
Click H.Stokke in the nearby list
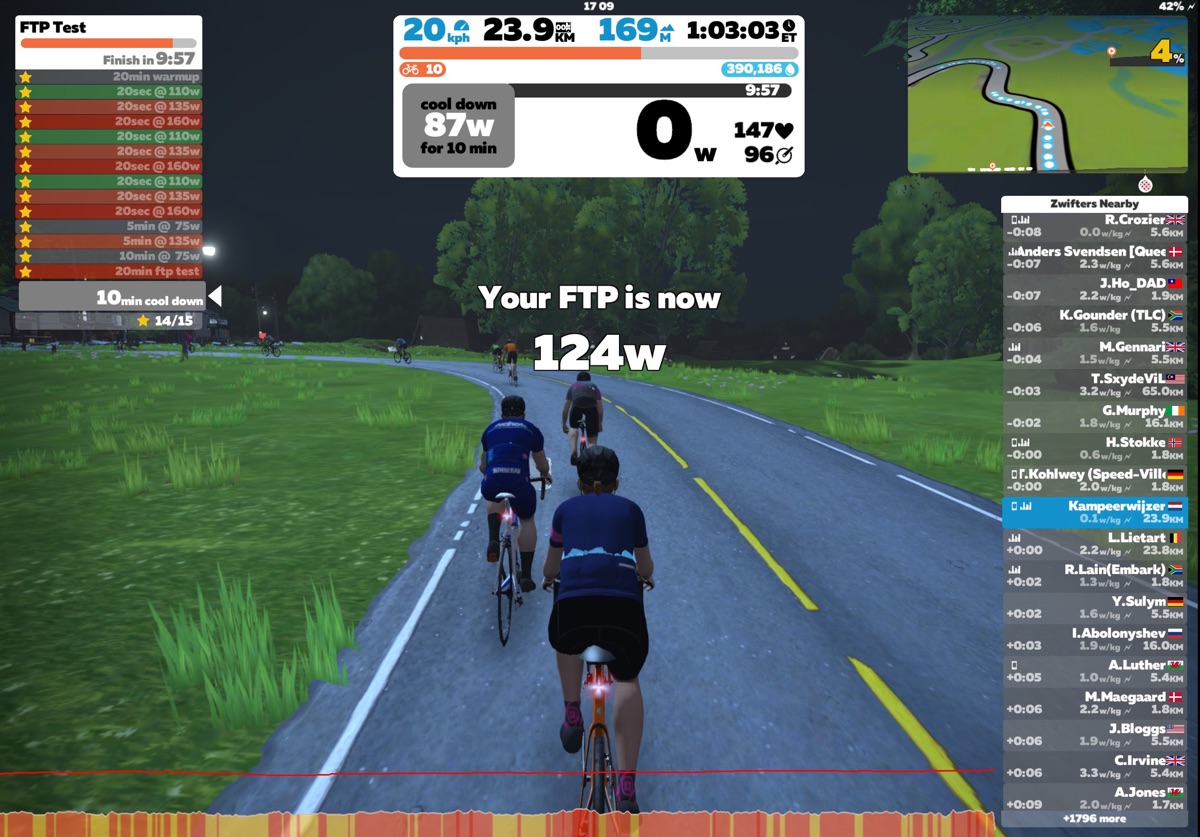1094,449
